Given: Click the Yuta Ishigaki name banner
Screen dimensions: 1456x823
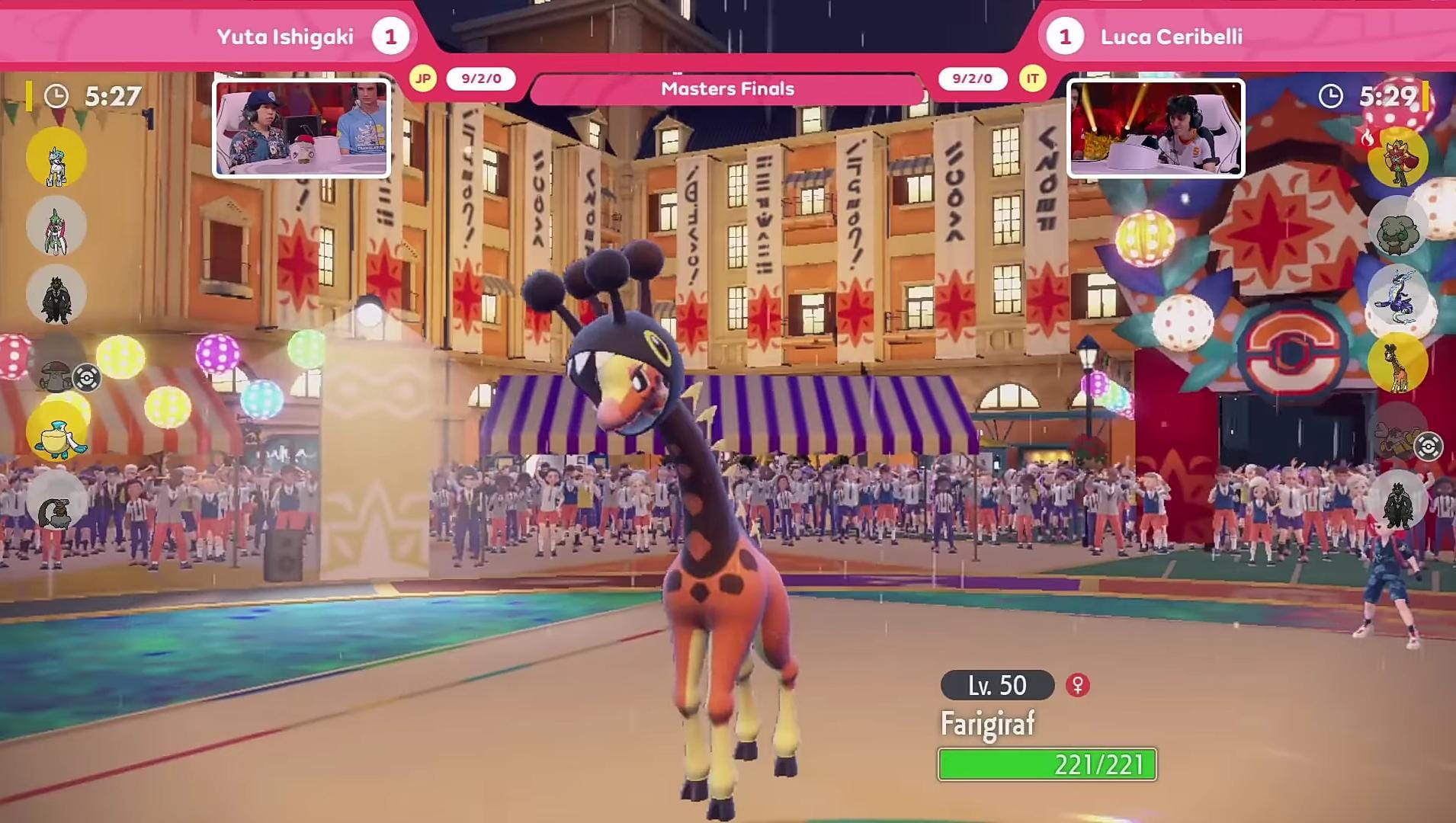Looking at the screenshot, I should [x=285, y=37].
